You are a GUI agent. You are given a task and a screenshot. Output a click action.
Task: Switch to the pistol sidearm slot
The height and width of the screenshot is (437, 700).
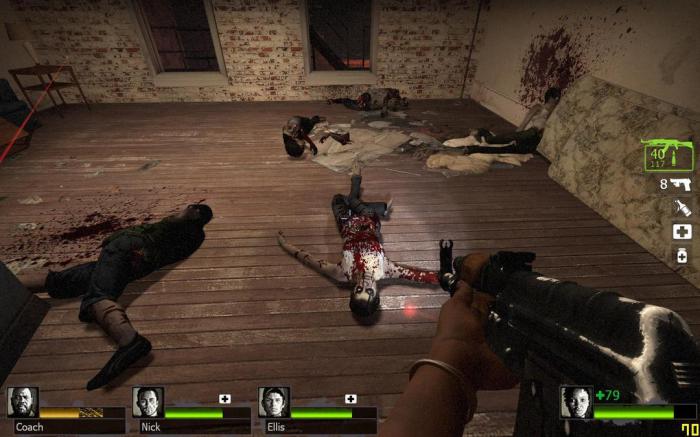[x=681, y=184]
